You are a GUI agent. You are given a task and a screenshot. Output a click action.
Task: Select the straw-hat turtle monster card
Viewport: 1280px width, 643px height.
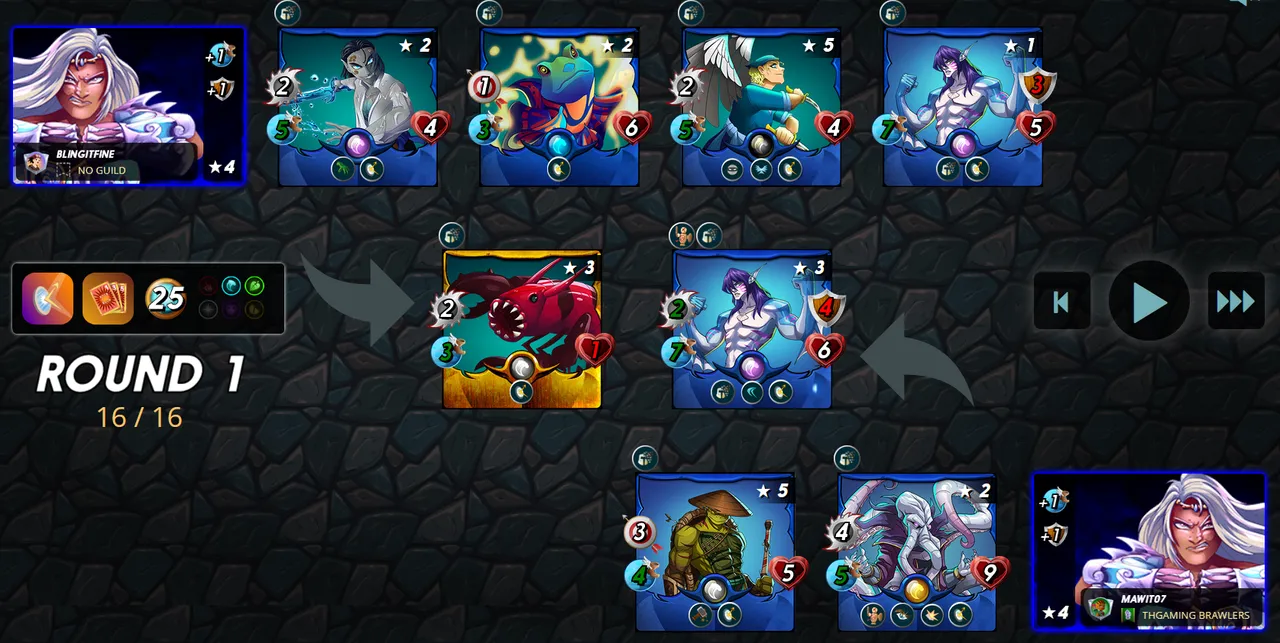[715, 552]
